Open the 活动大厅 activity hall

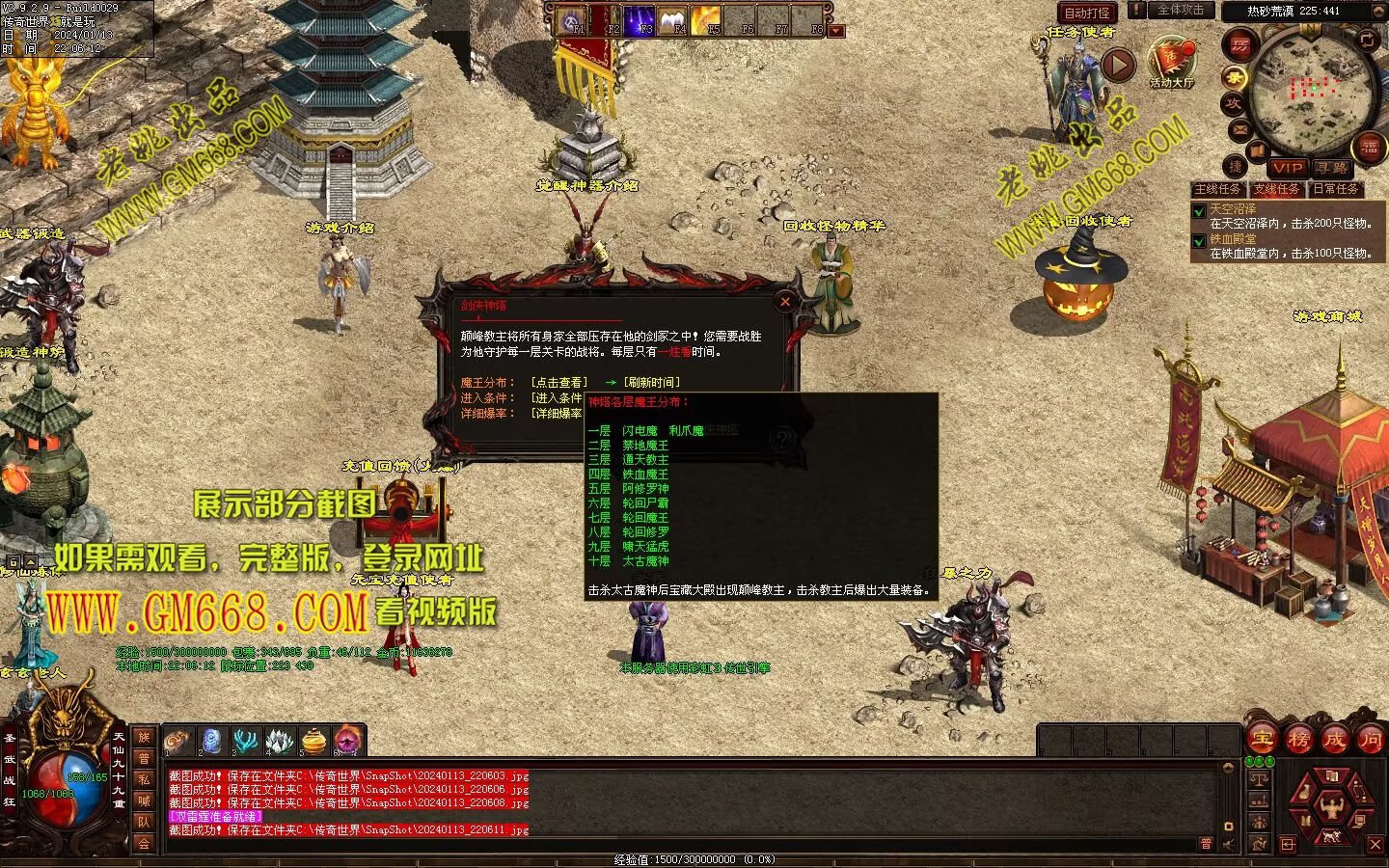[1172, 63]
